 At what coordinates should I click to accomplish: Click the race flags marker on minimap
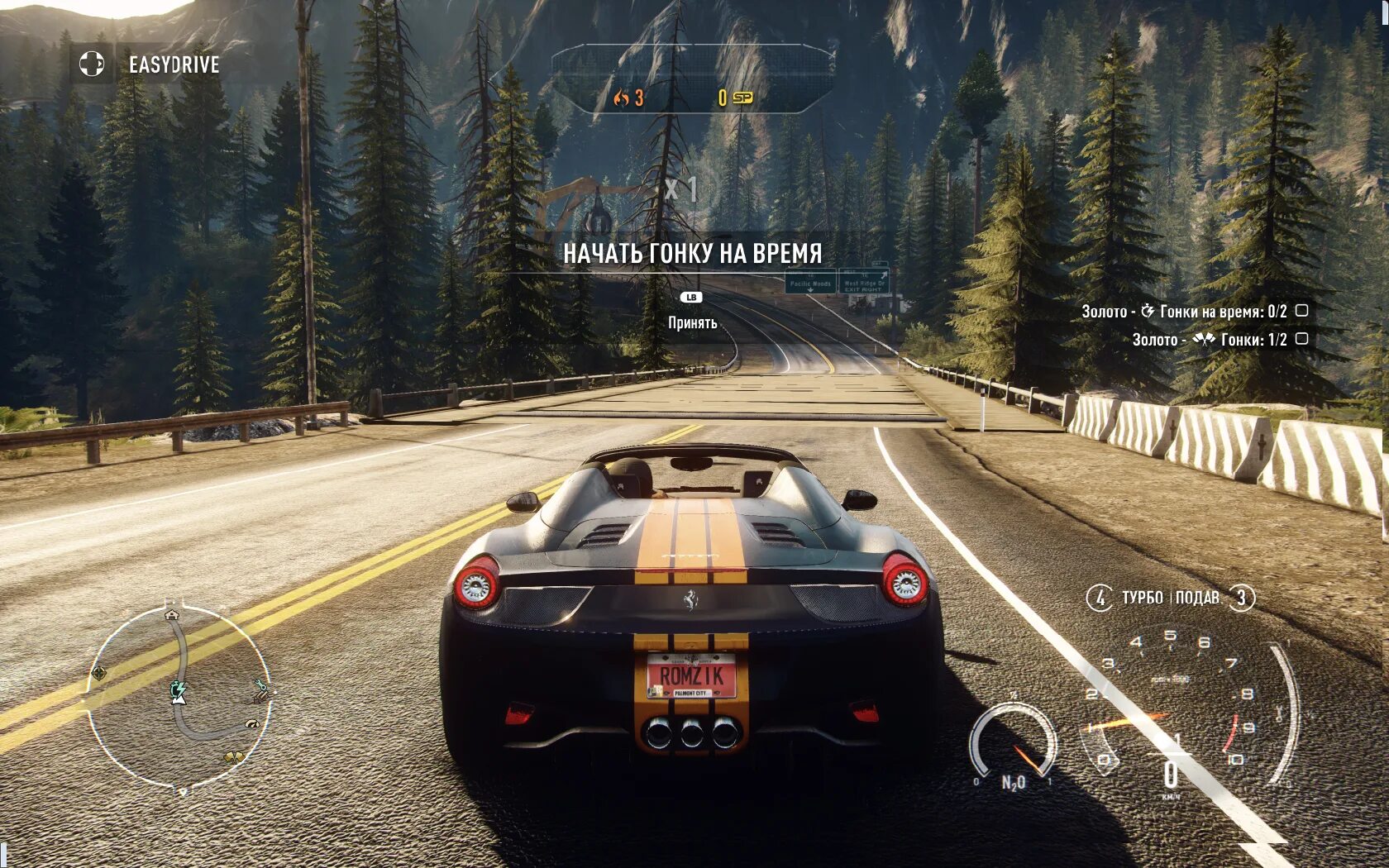pyautogui.click(x=234, y=756)
